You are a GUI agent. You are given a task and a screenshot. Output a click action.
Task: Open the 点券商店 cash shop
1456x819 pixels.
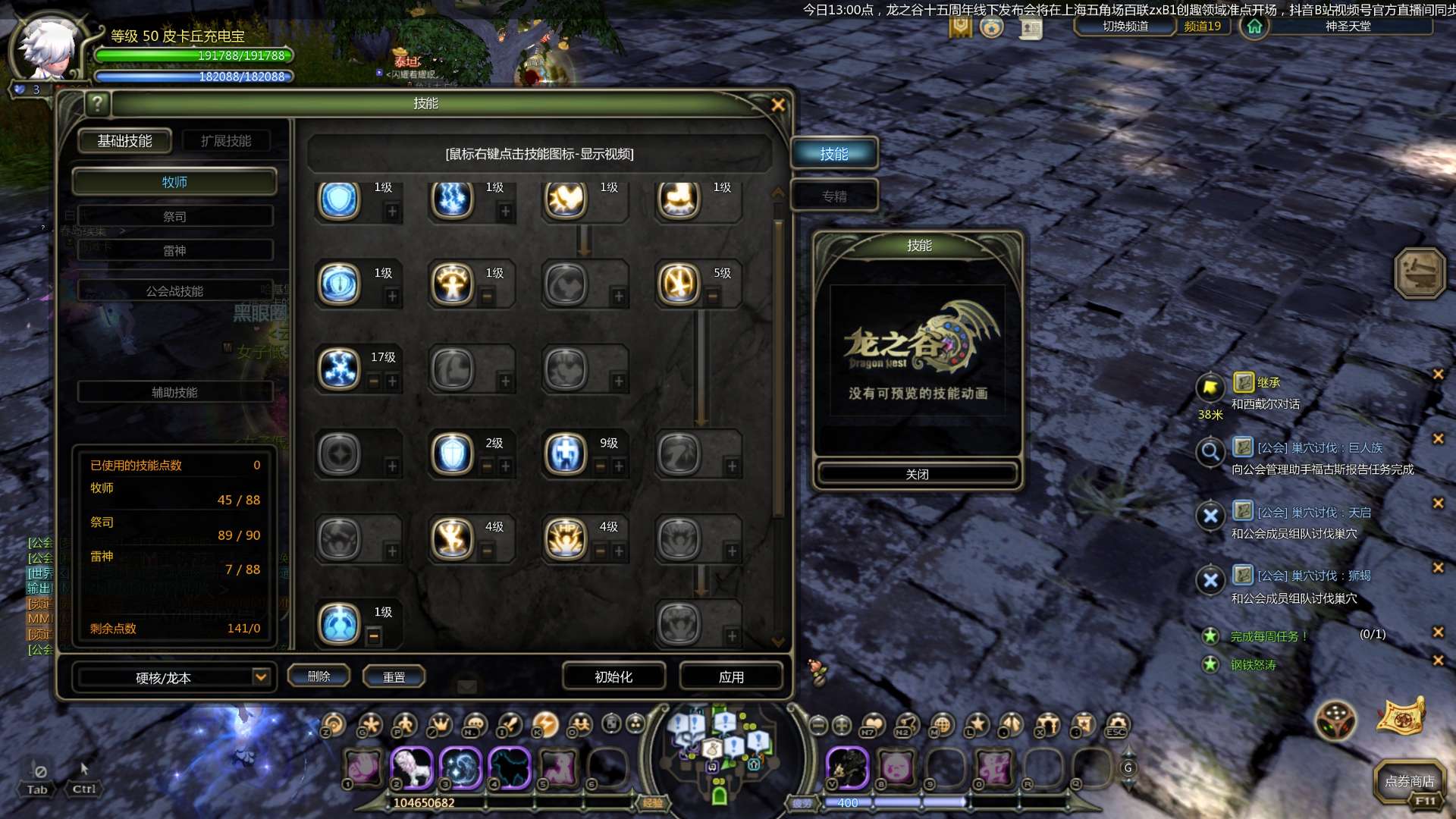(1409, 781)
